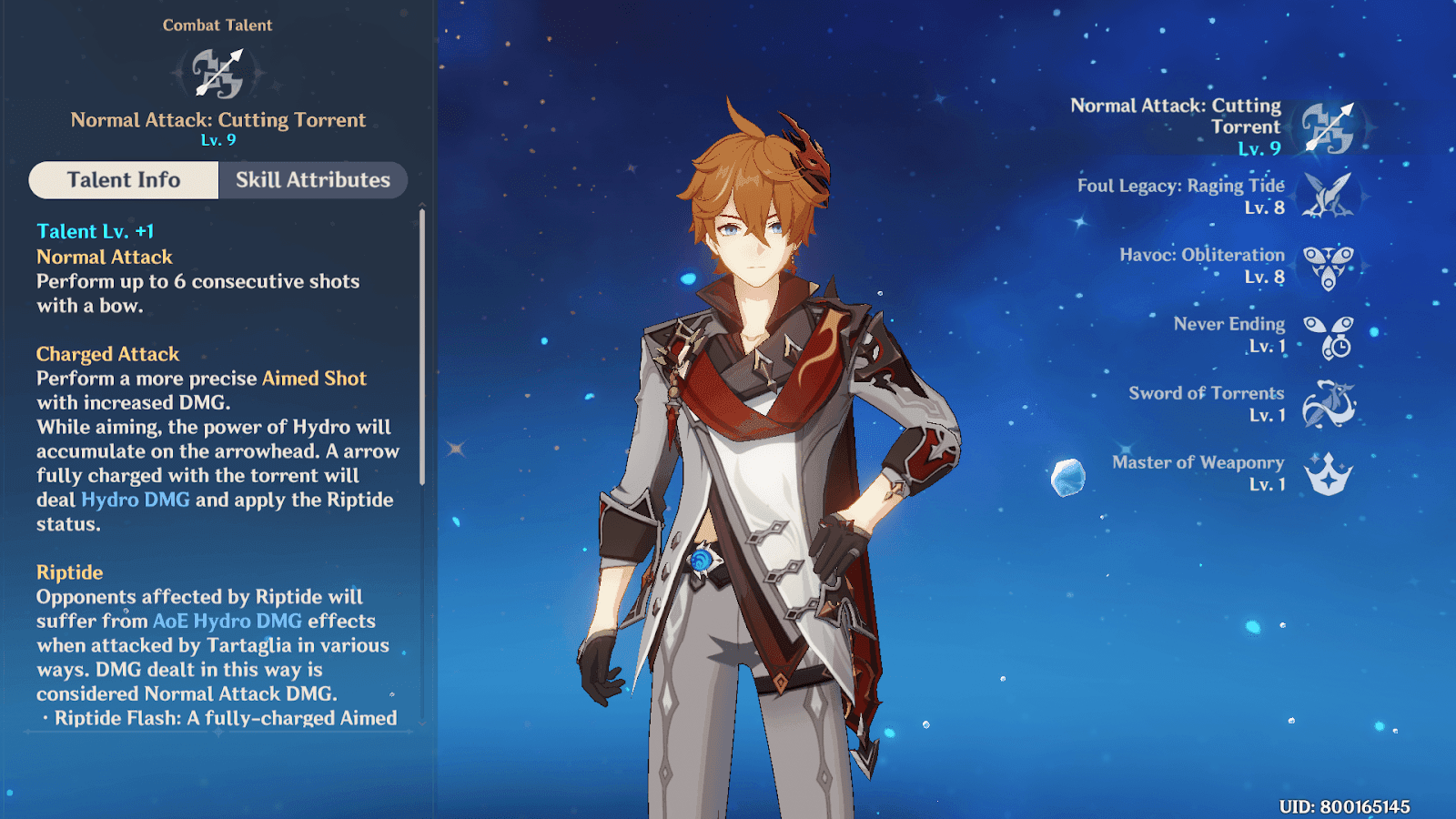Click the talent description scrollbar
The width and height of the screenshot is (1456, 819).
[x=422, y=346]
